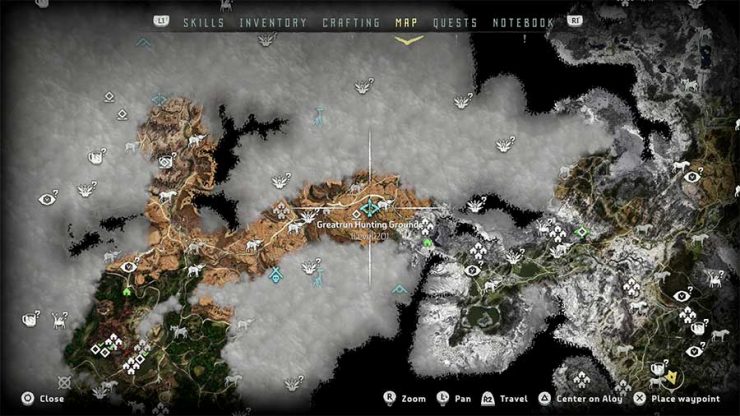Go to the Crafting tab
The image size is (740, 416).
(351, 22)
